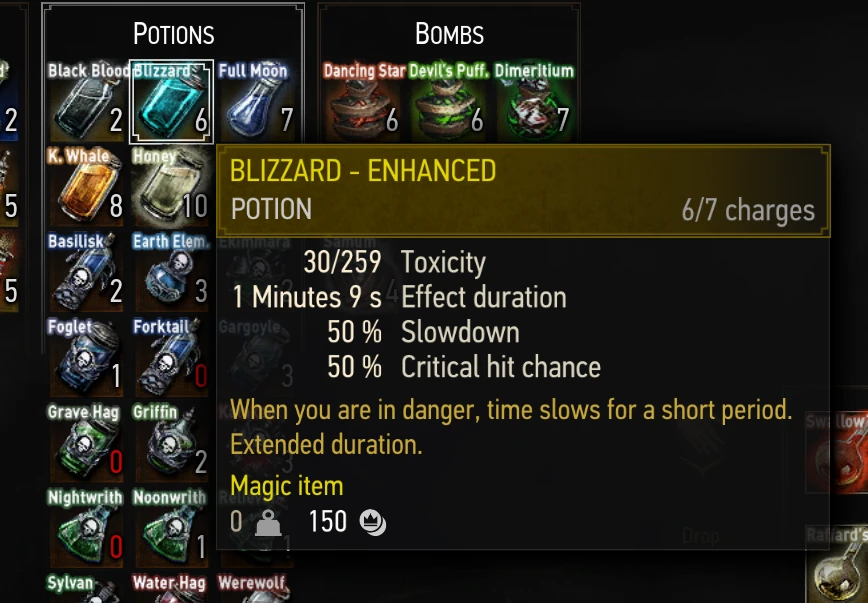868x603 pixels.
Task: Choose the Blizzard potion slot
Action: [x=171, y=102]
